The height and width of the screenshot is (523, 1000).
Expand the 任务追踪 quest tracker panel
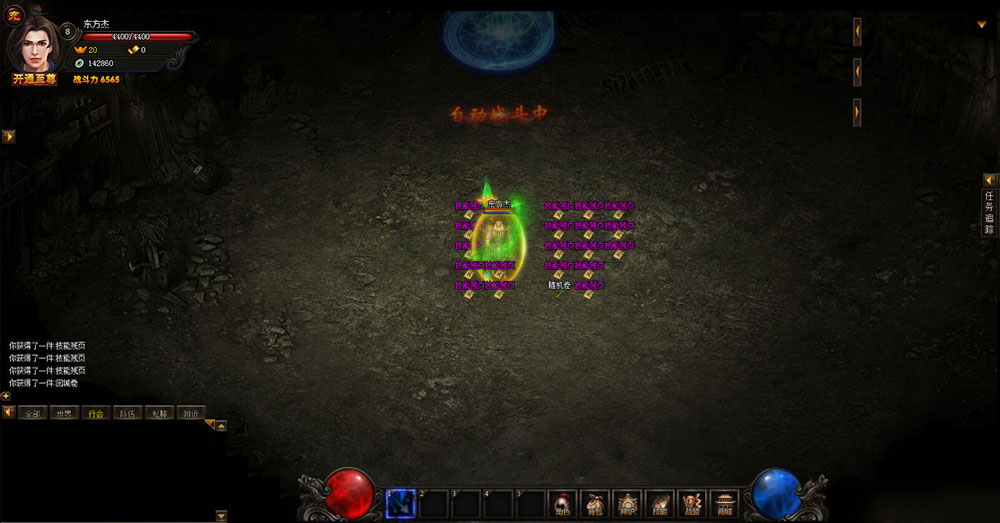[989, 212]
